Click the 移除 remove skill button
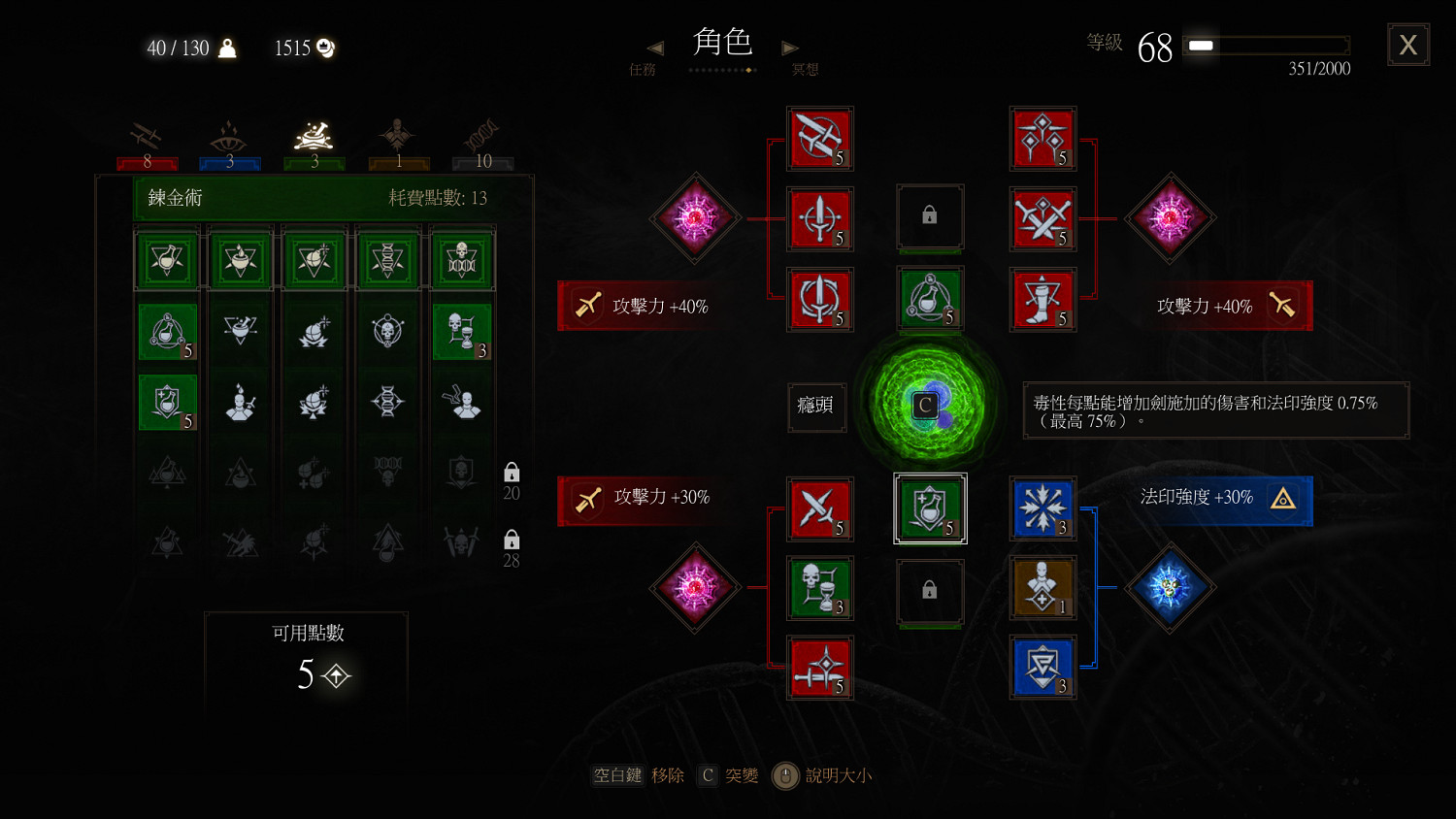The image size is (1456, 819). click(668, 775)
